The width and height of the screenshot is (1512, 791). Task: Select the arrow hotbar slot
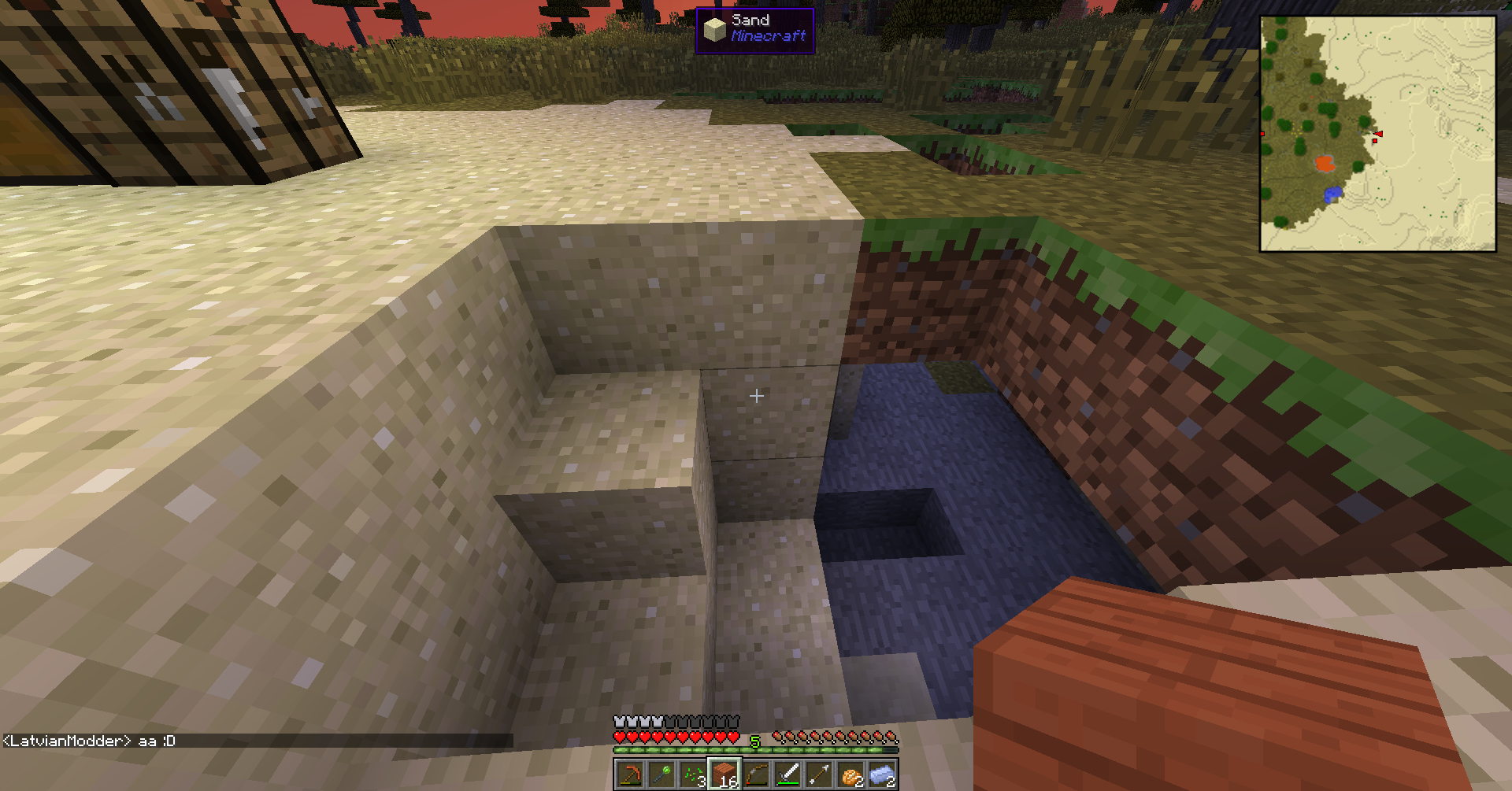[819, 775]
